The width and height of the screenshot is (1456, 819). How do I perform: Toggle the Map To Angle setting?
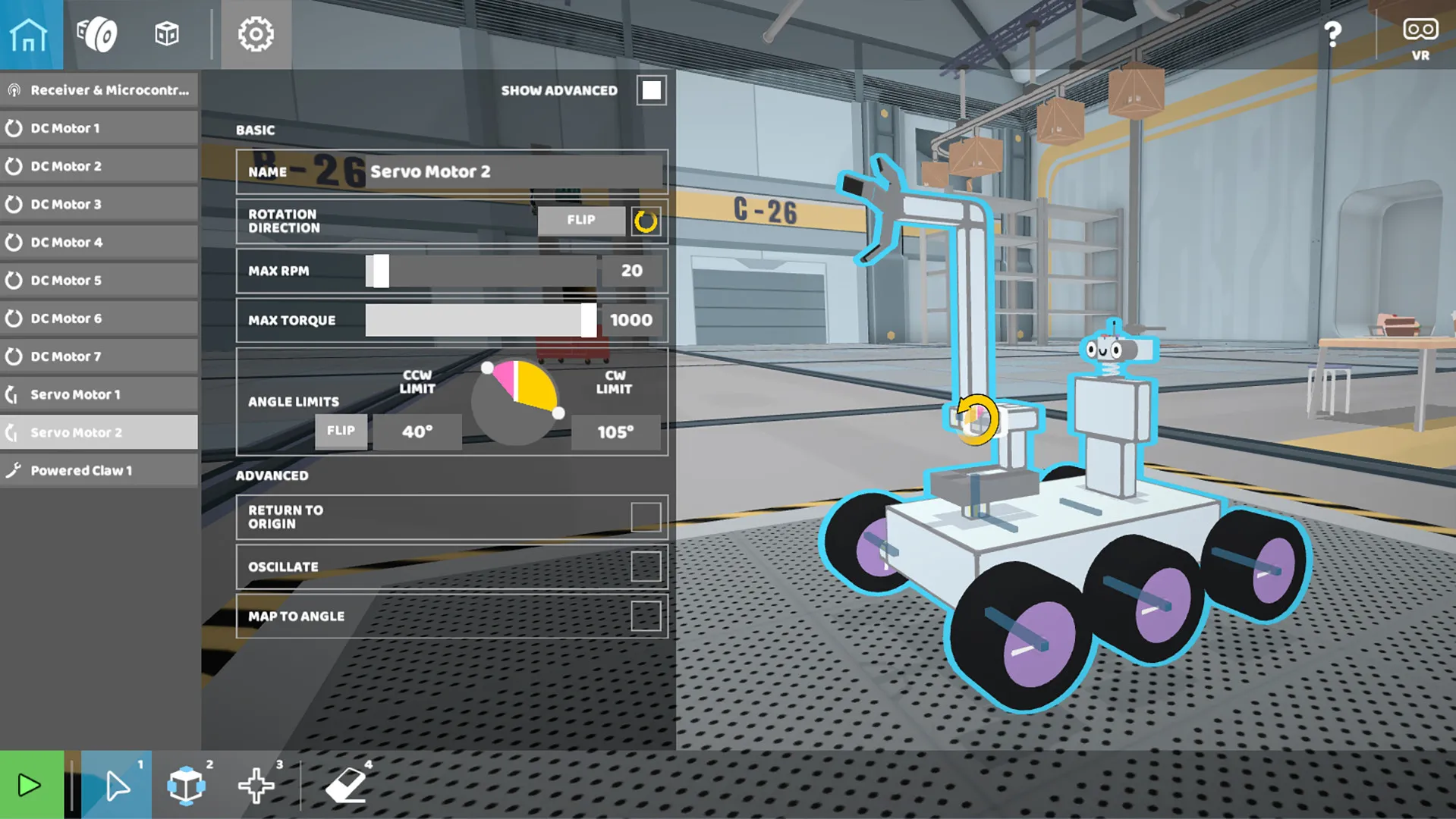[649, 616]
